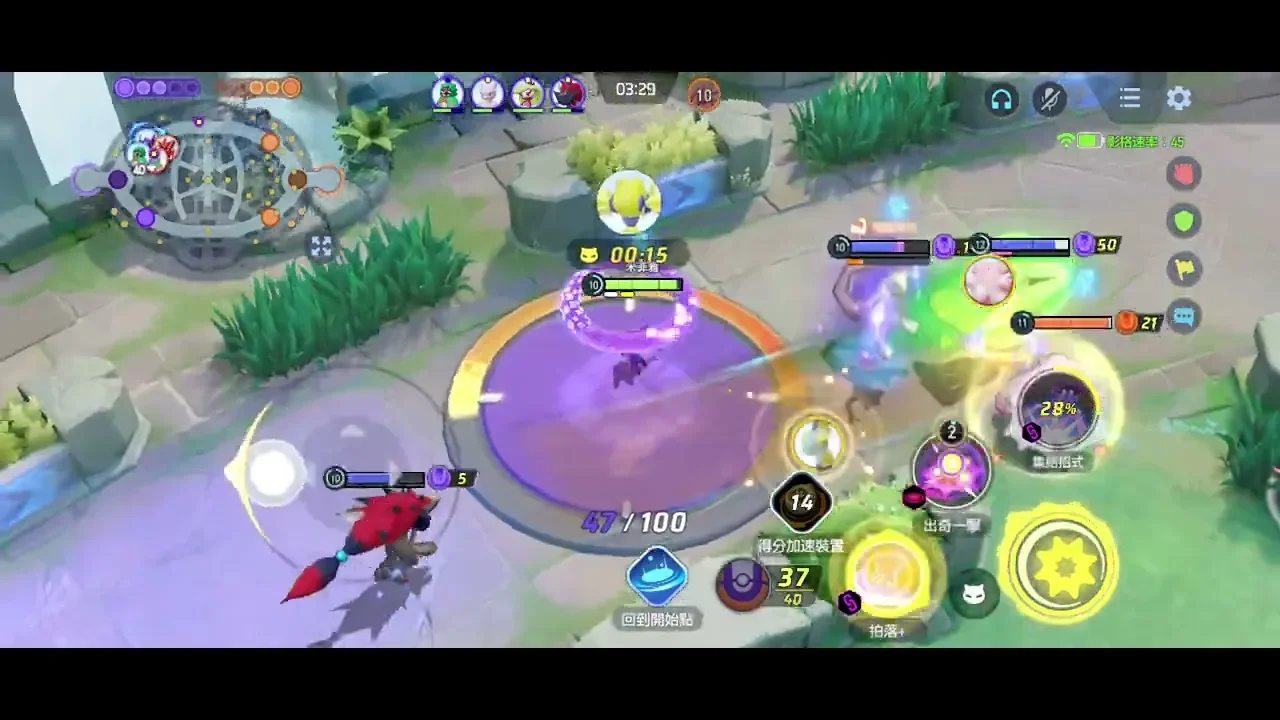Expand the minimap with the arrows button
Image resolution: width=1280 pixels, height=720 pixels.
point(321,246)
